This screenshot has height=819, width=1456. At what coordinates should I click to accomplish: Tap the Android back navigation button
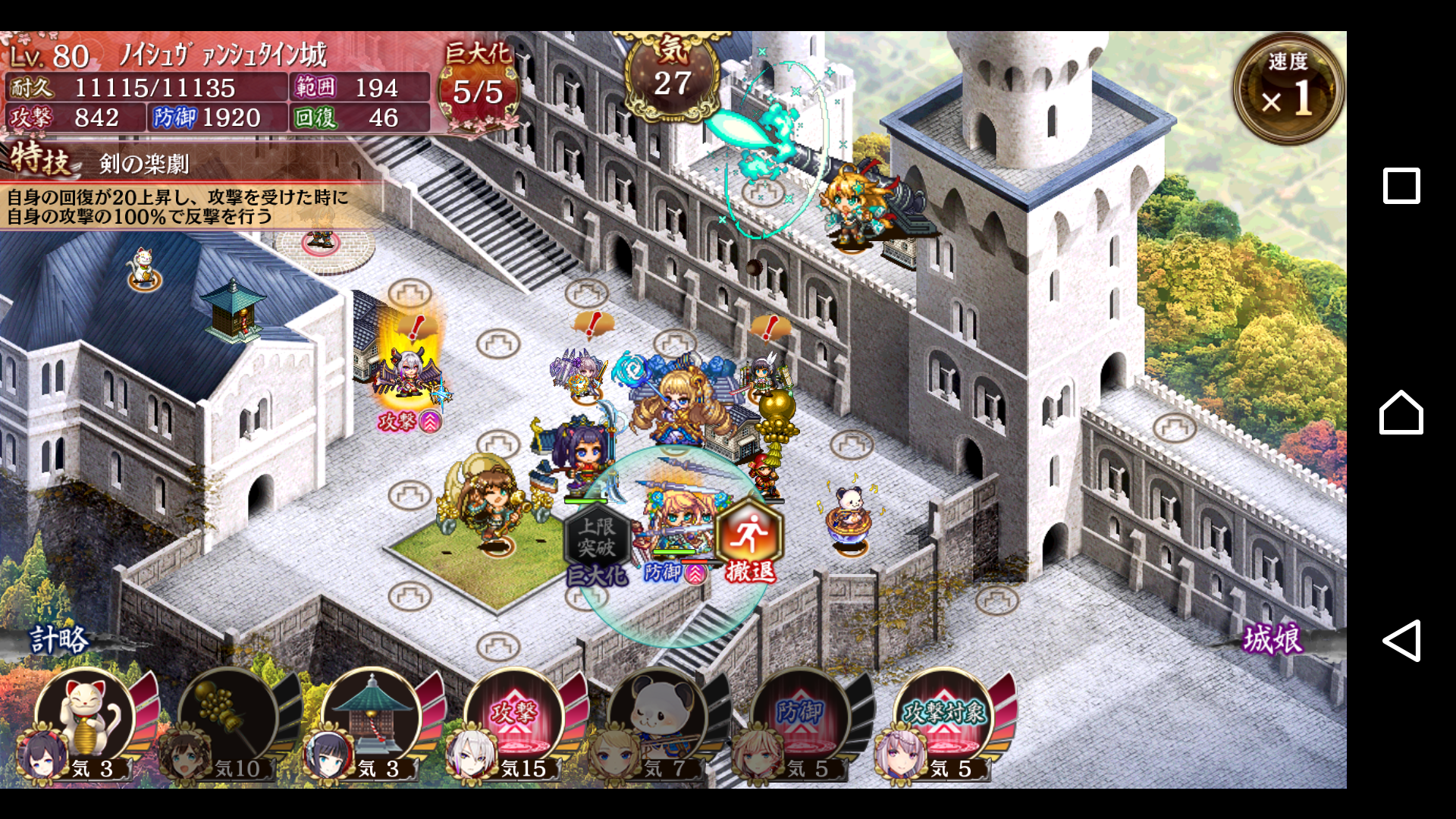(1401, 641)
